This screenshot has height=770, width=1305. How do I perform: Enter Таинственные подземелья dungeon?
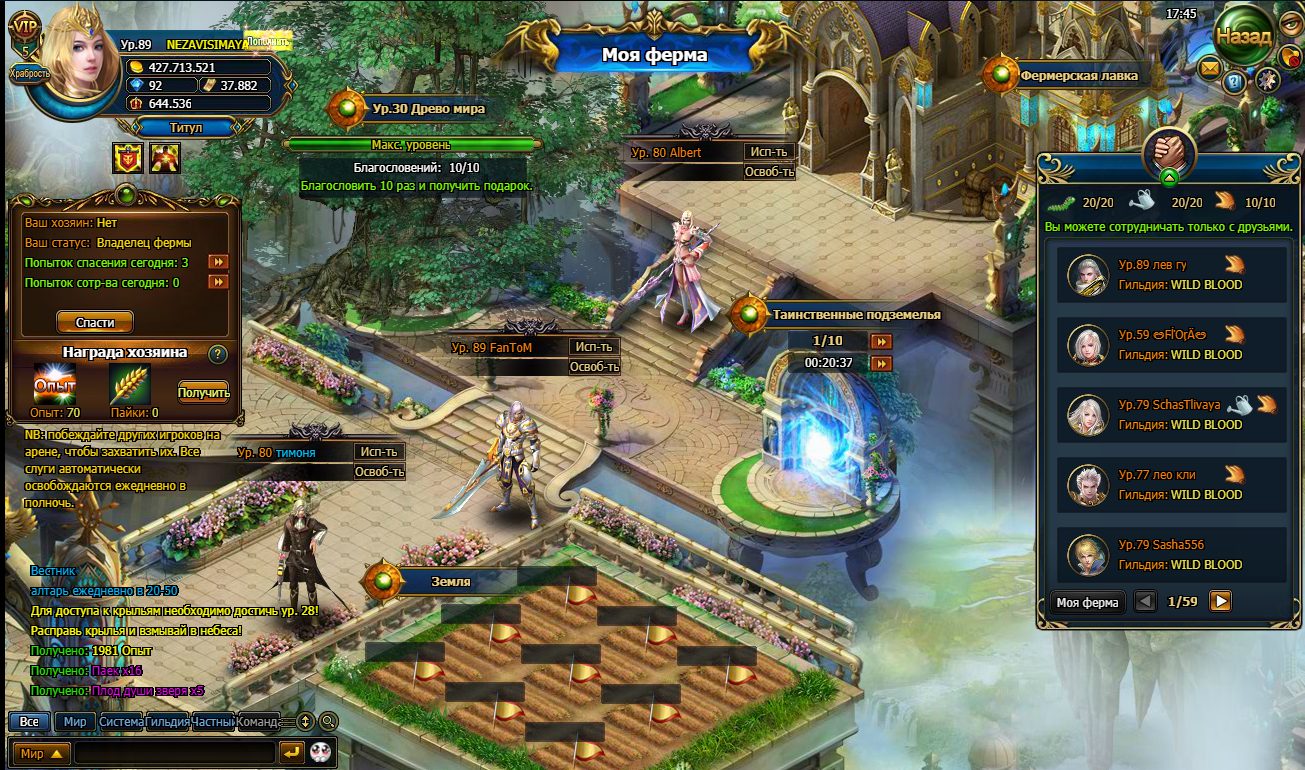tap(855, 314)
